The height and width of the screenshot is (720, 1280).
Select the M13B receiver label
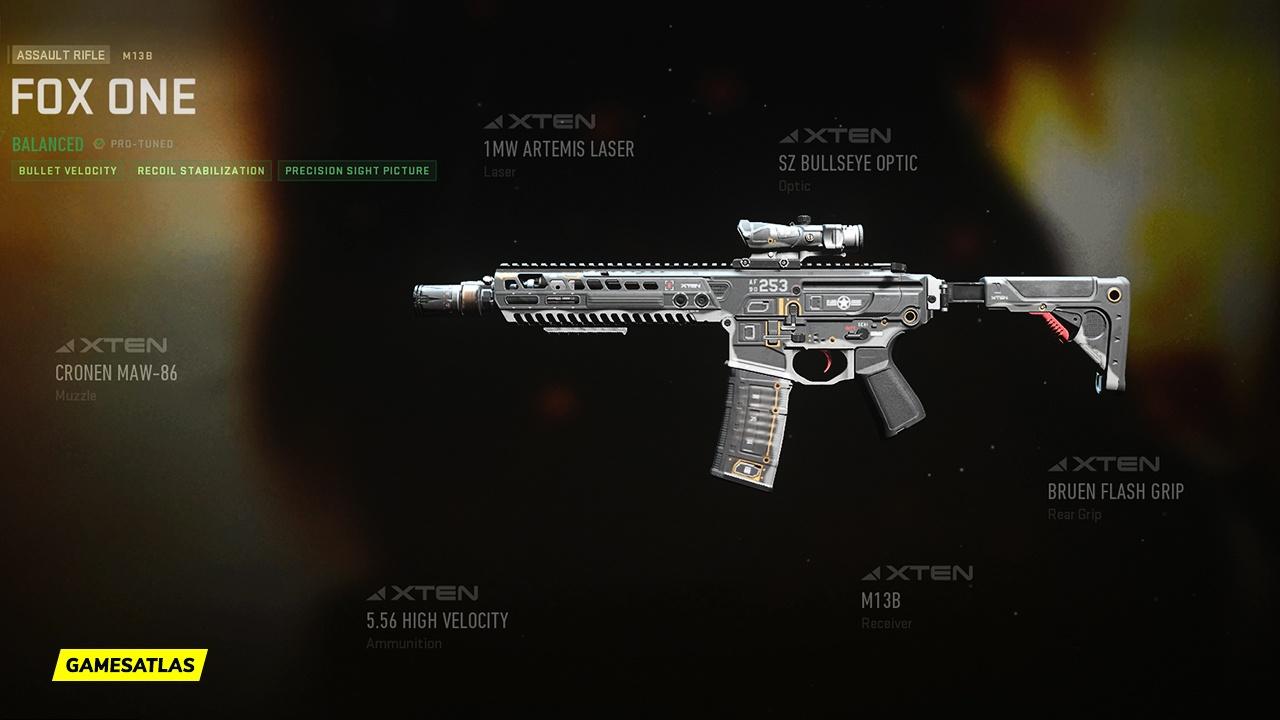point(881,601)
